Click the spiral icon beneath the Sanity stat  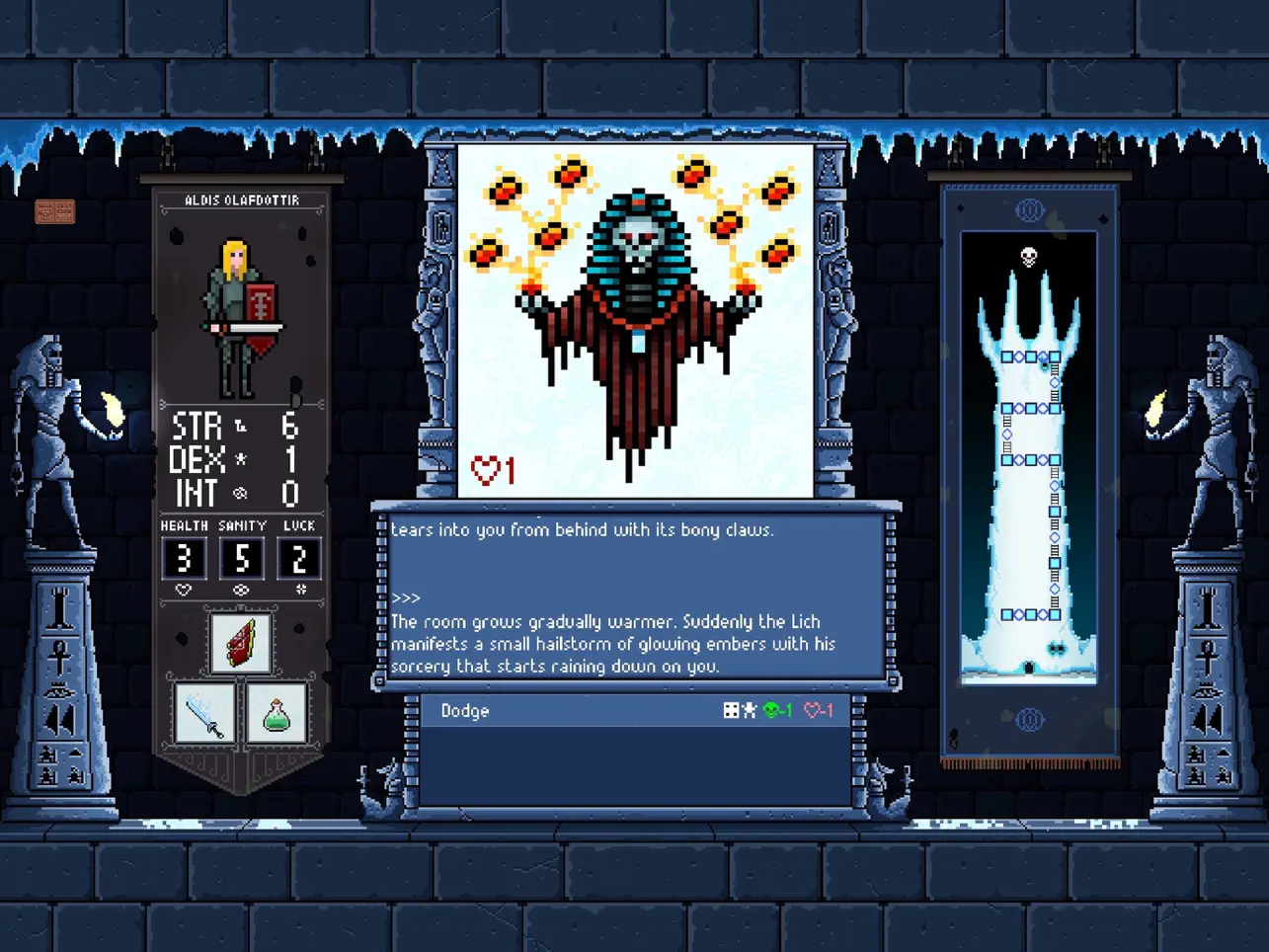[242, 590]
